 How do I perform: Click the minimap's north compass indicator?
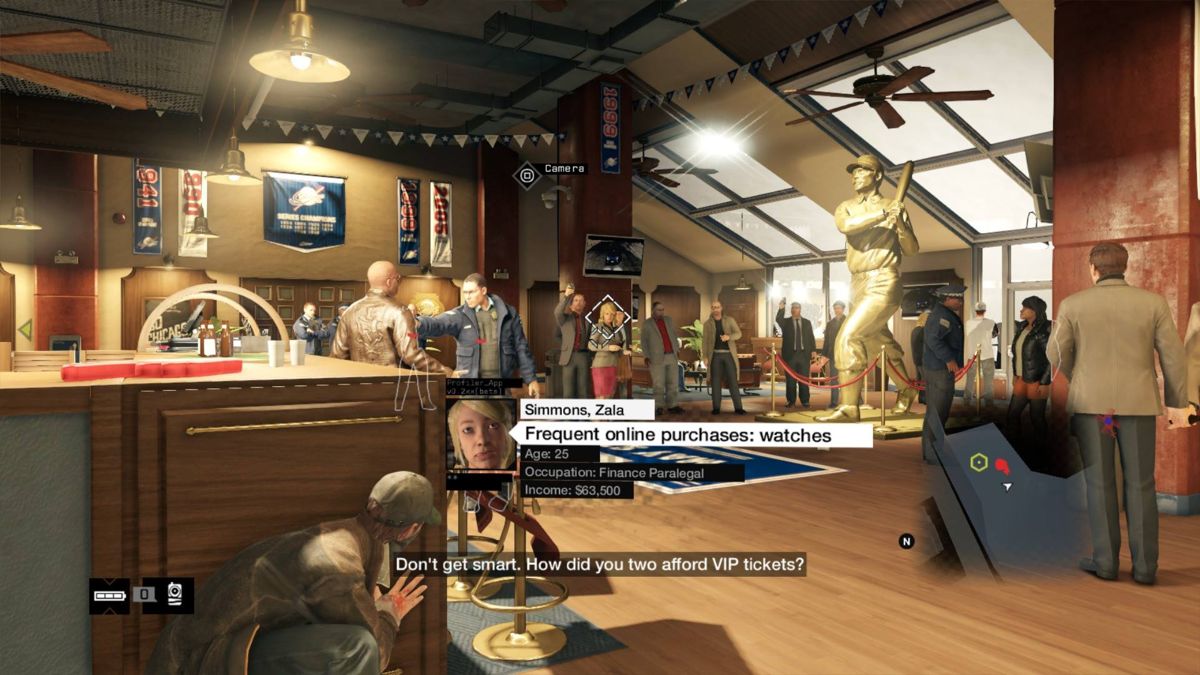(906, 542)
